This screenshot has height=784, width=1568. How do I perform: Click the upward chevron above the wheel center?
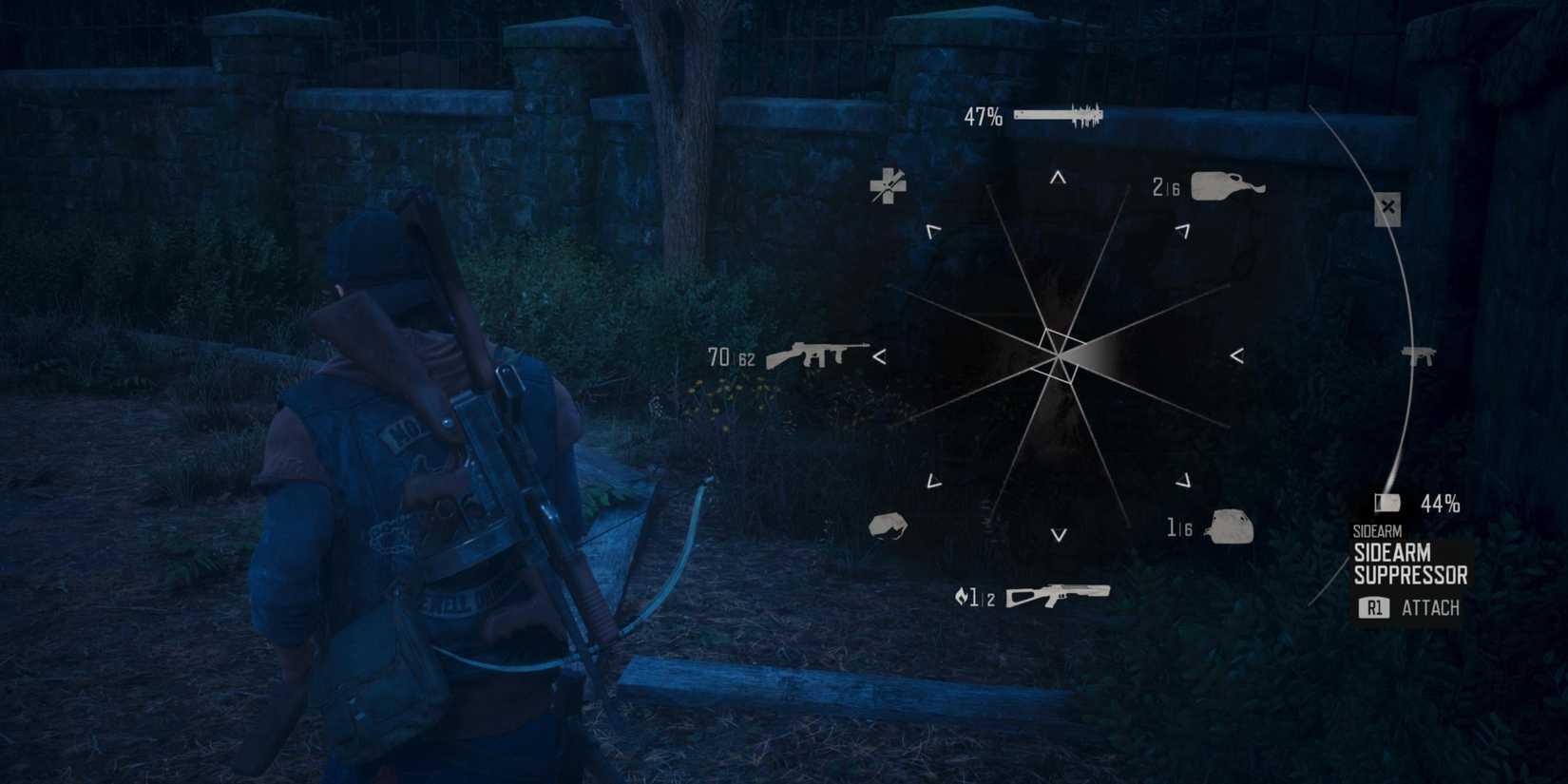[1056, 176]
